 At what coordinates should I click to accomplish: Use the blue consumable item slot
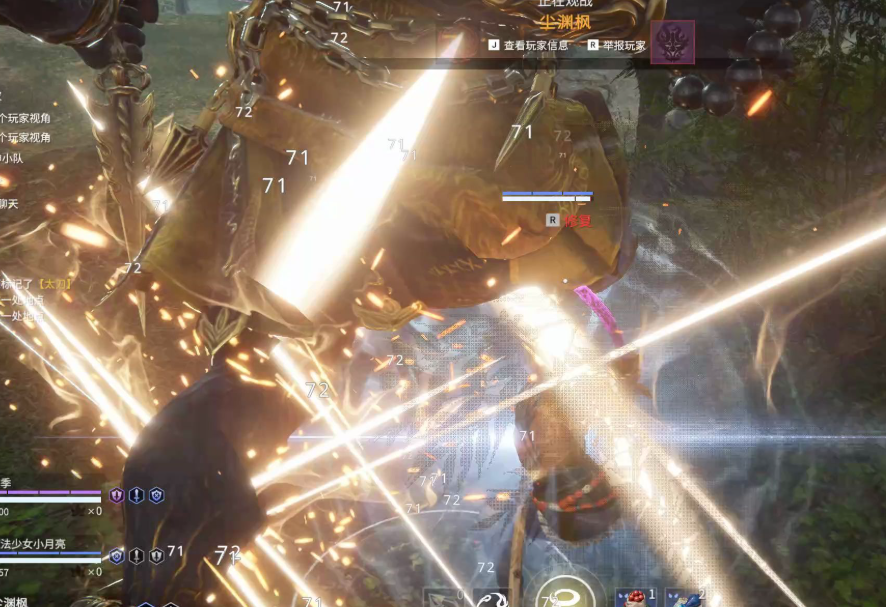(685, 598)
